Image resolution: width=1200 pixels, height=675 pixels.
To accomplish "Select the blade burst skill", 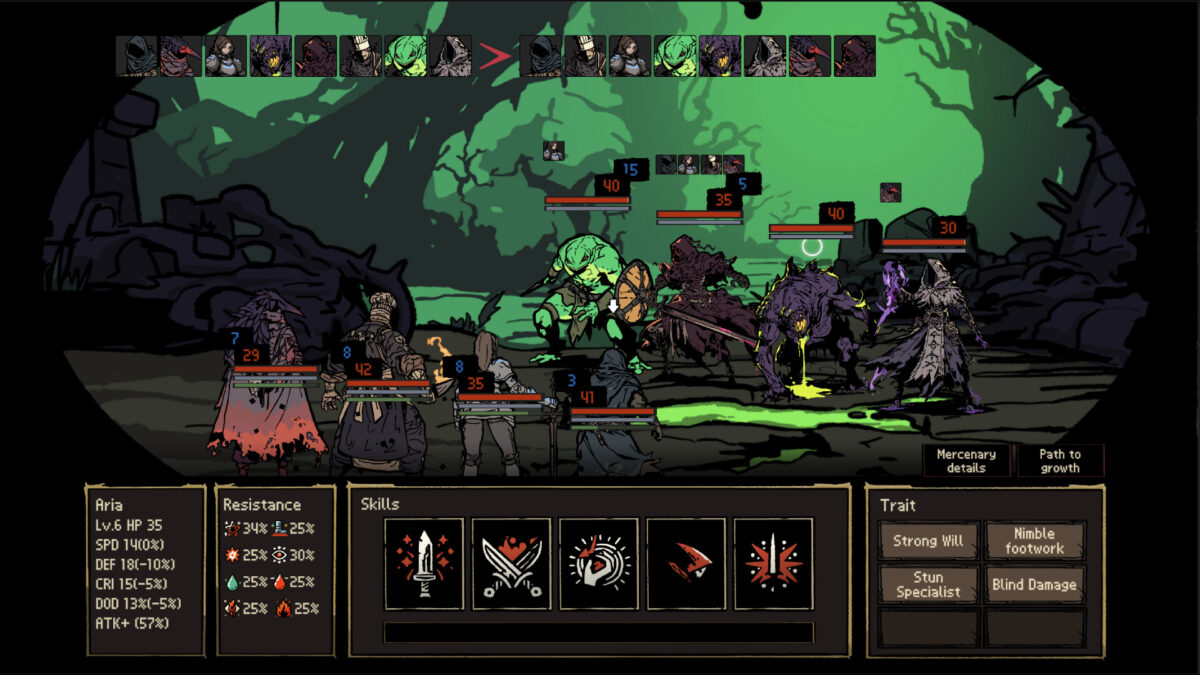I will (x=773, y=563).
